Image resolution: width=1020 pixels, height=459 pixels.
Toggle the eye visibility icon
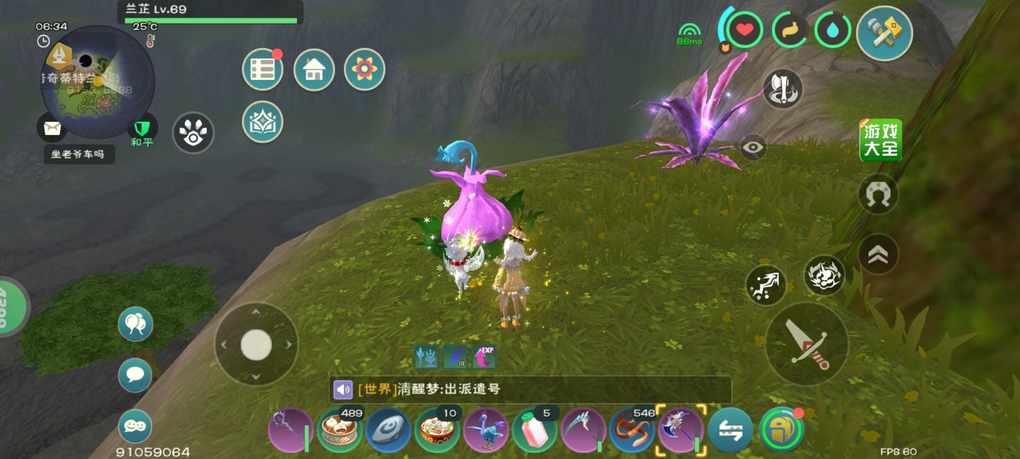pyautogui.click(x=753, y=148)
